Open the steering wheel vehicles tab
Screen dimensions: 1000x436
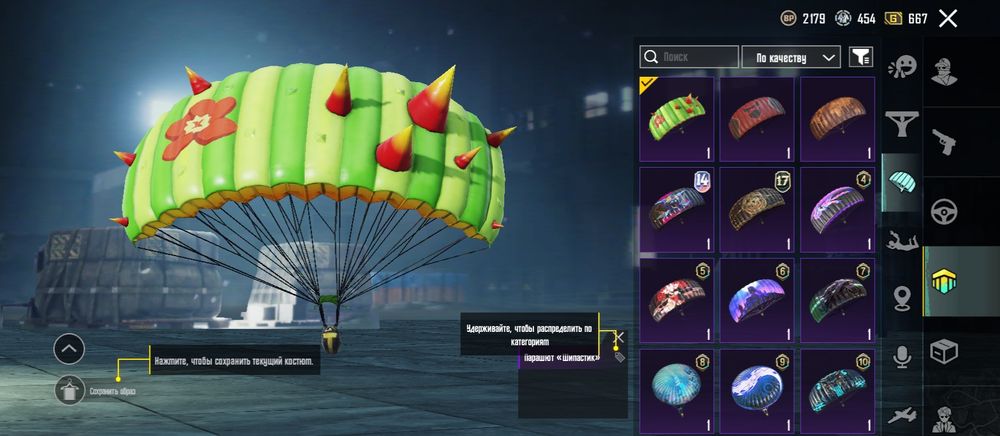[x=944, y=212]
